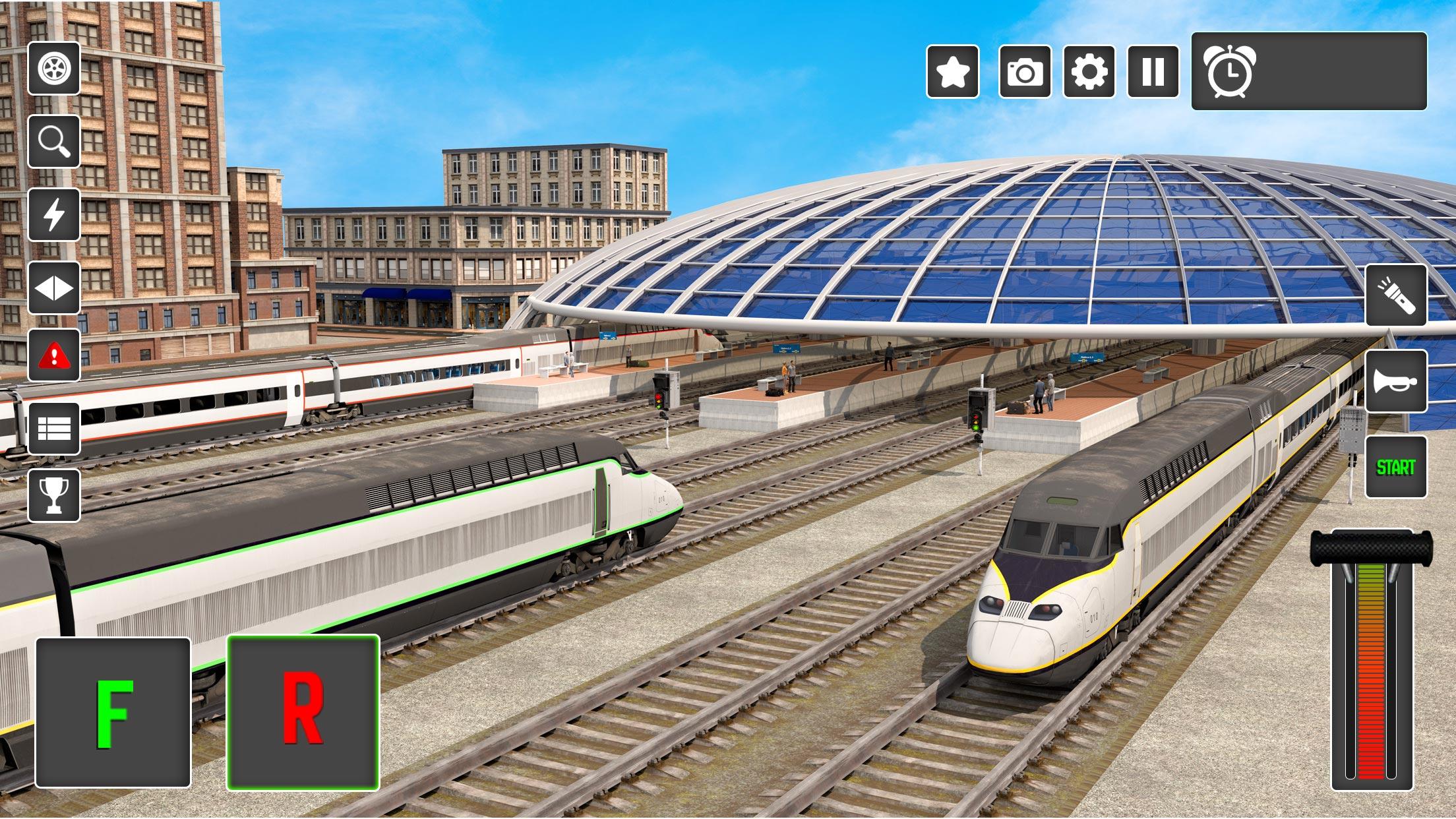
Task: Take a screenshot with the camera icon
Action: (x=1023, y=73)
